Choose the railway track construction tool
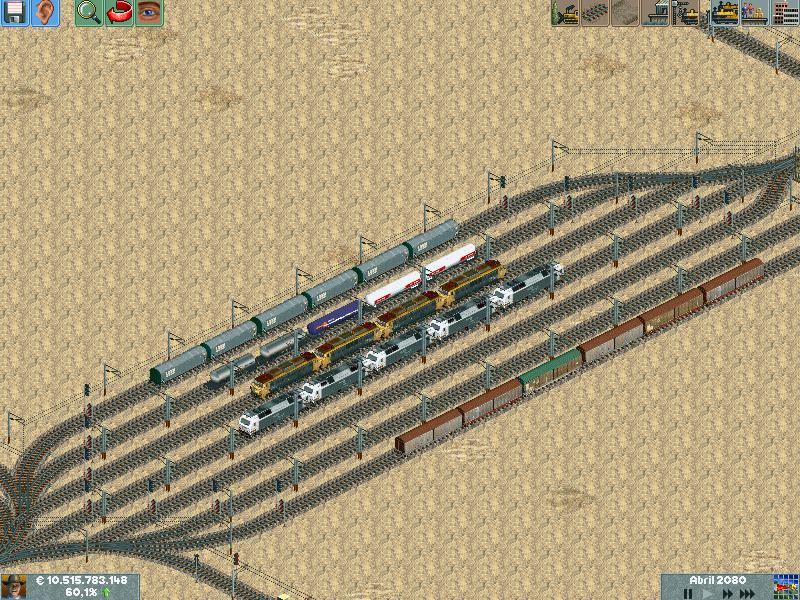 pos(596,13)
